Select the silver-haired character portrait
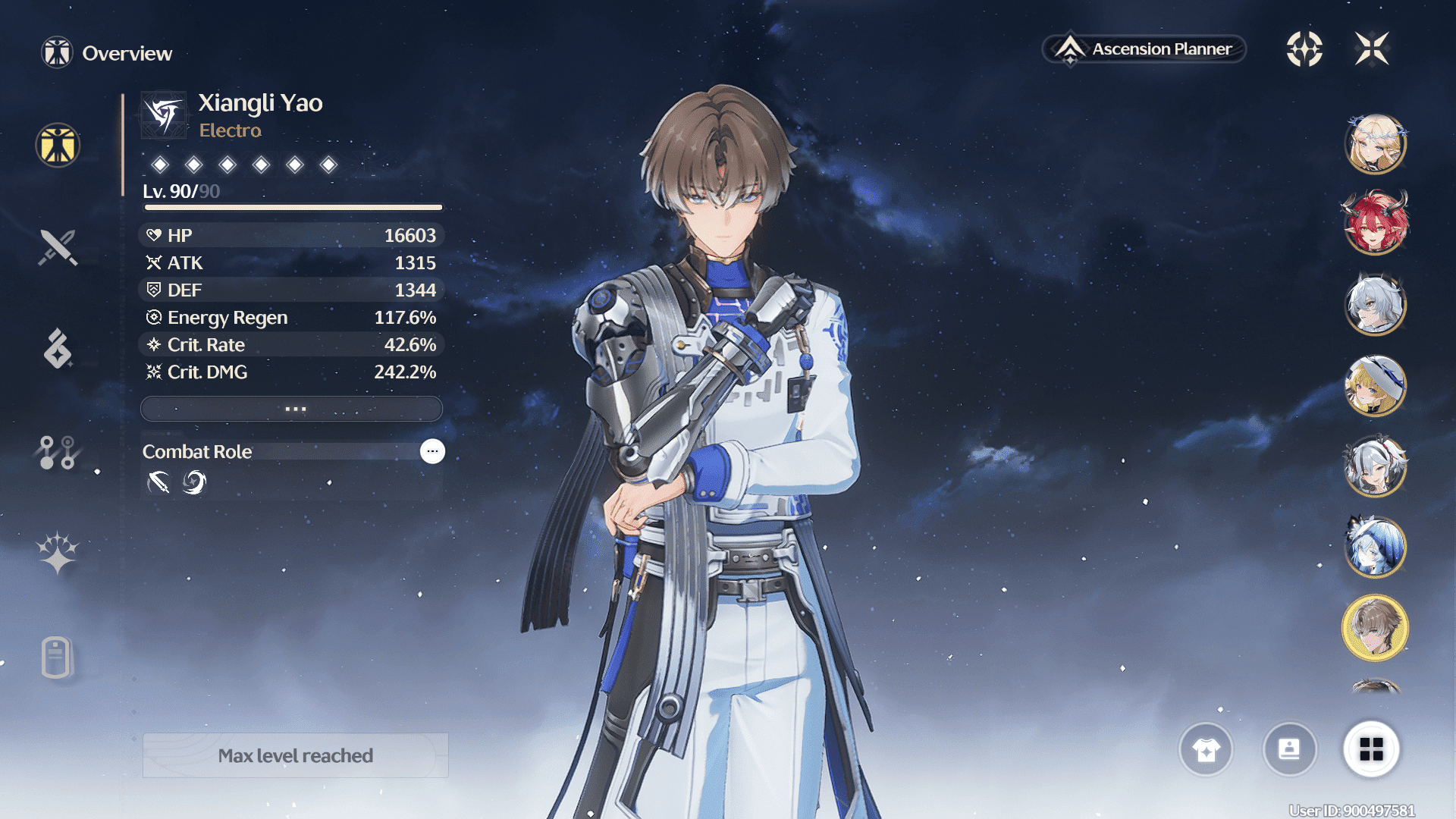The image size is (1456, 819). (x=1375, y=305)
